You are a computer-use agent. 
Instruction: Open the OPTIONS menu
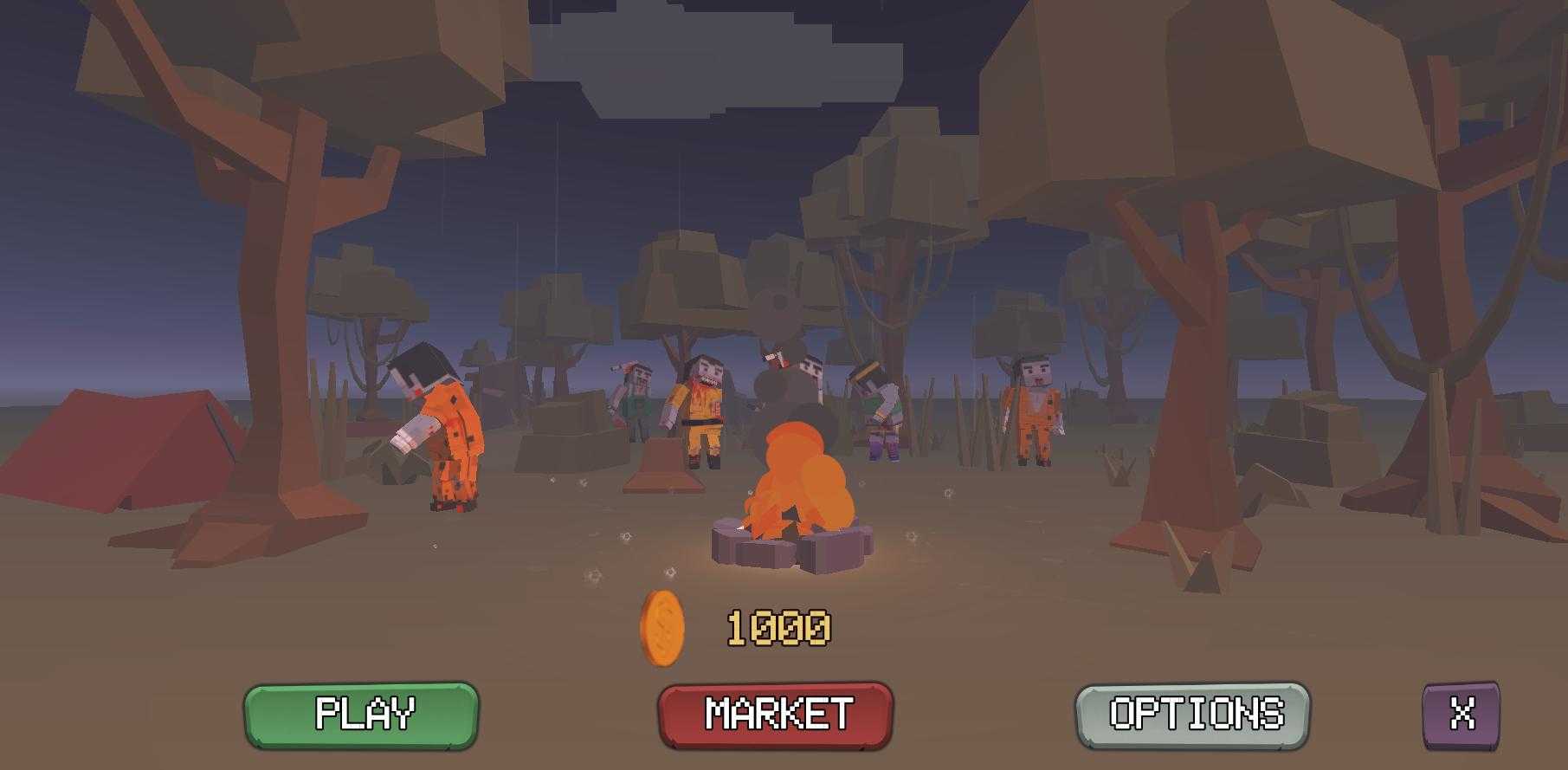(x=1192, y=715)
